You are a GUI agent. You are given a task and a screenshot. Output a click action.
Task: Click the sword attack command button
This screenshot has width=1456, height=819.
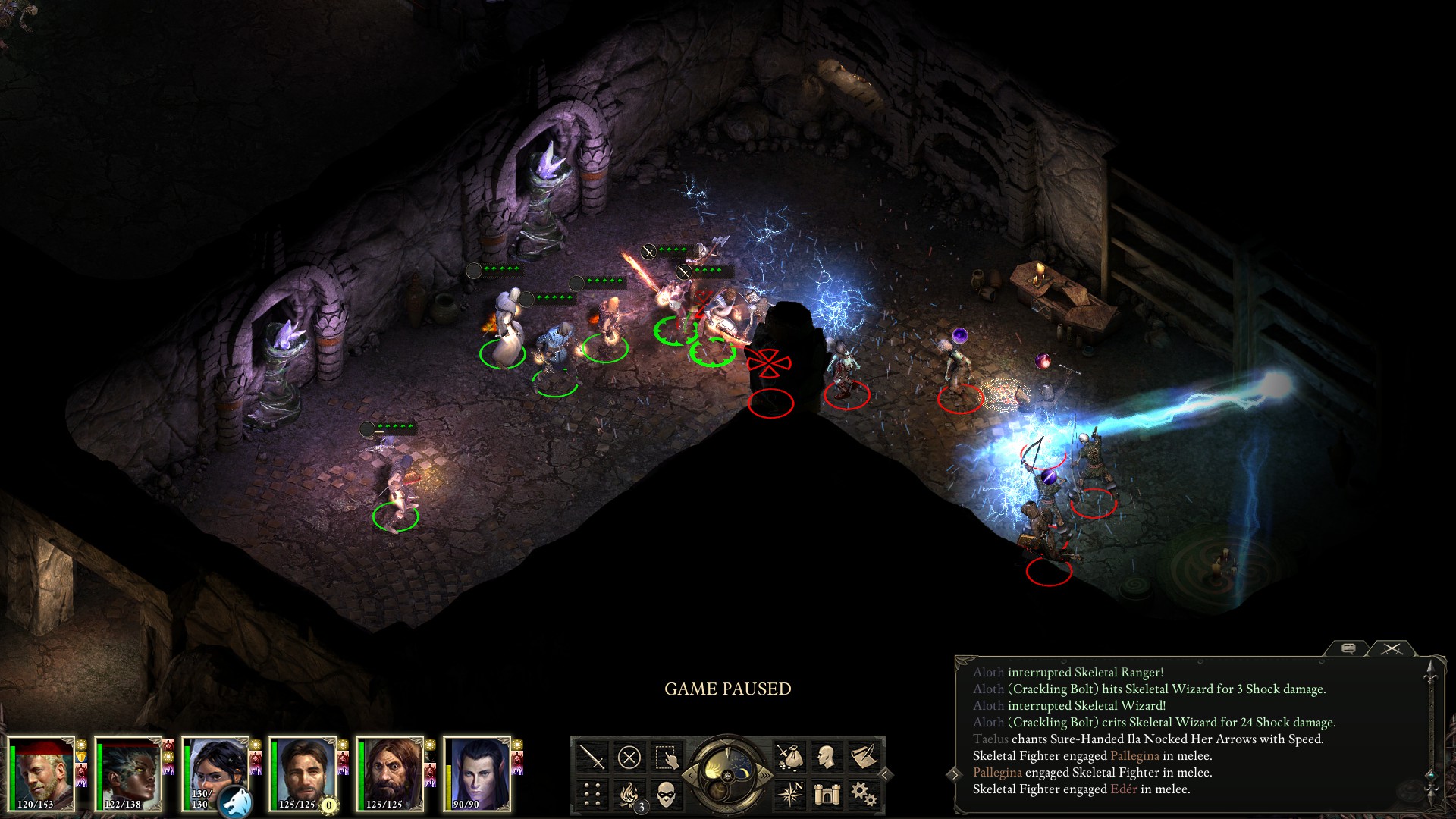pyautogui.click(x=591, y=757)
